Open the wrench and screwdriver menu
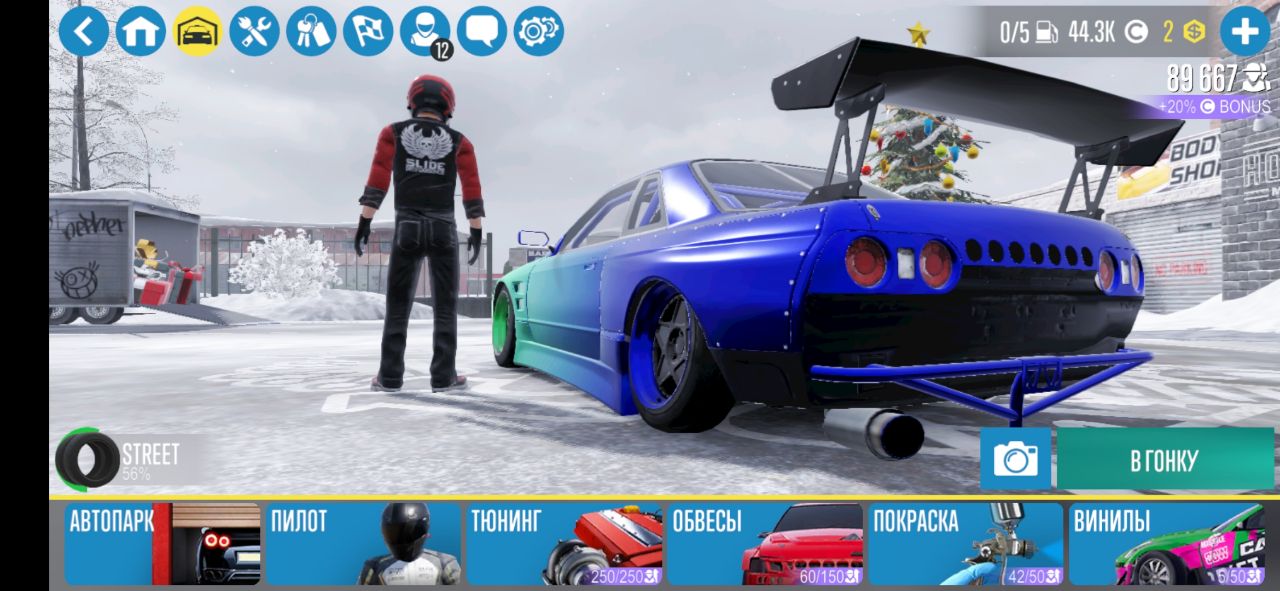This screenshot has width=1280, height=591. (x=254, y=31)
